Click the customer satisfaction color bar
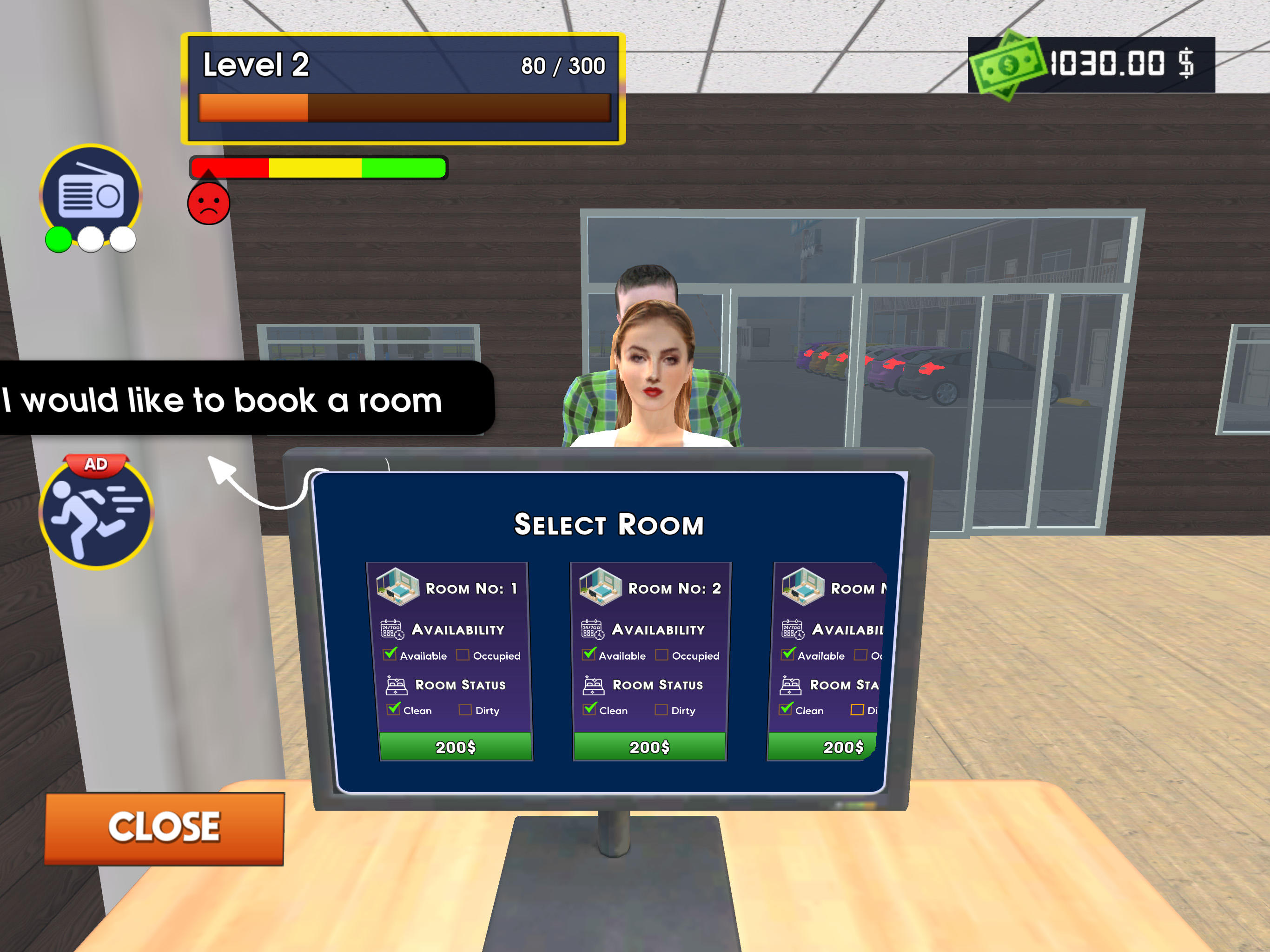Screen dimensions: 1270x952 [x=317, y=167]
